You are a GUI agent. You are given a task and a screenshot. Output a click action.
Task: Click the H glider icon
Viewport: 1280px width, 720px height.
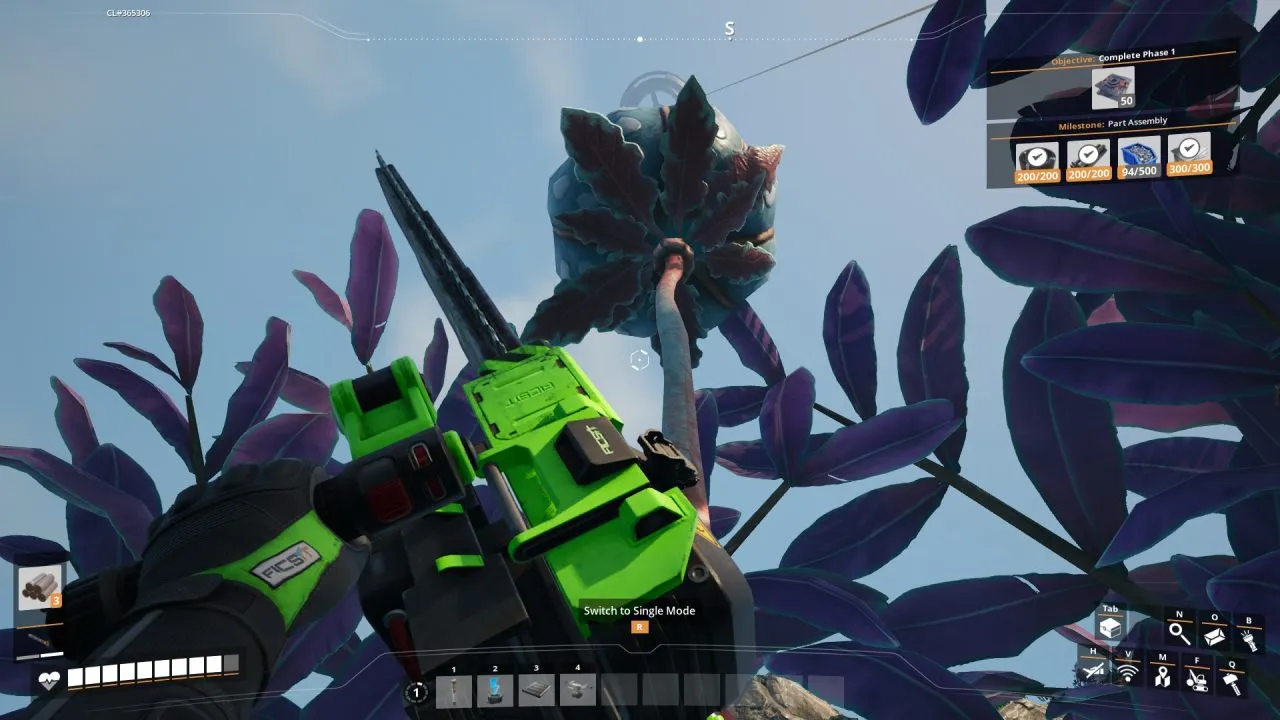[x=1095, y=670]
